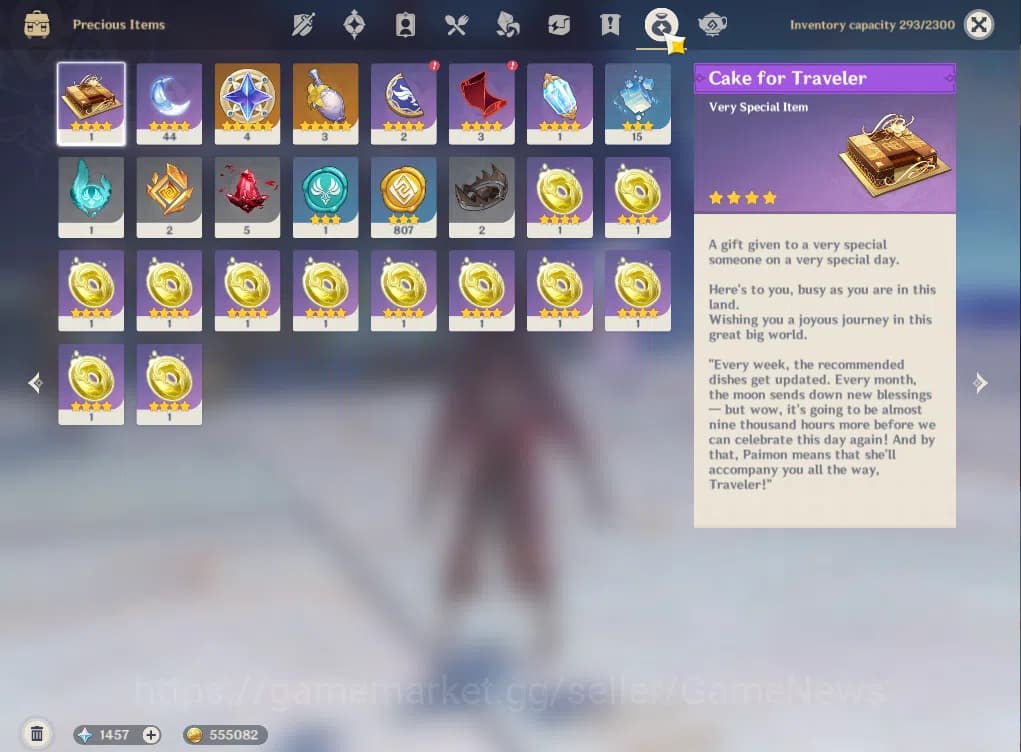Go to the previous page with left arrow

click(36, 383)
